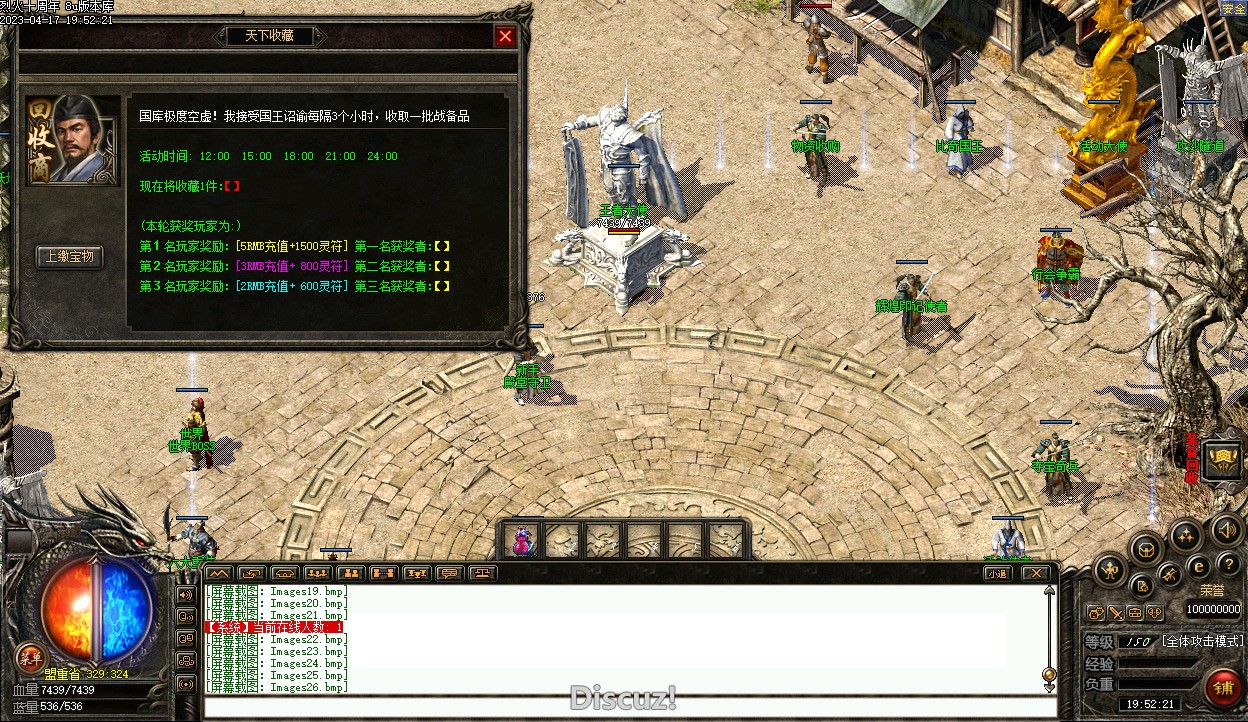This screenshot has height=722, width=1248.
Task: Click the chat scrollbar down arrow
Action: pos(1049,687)
